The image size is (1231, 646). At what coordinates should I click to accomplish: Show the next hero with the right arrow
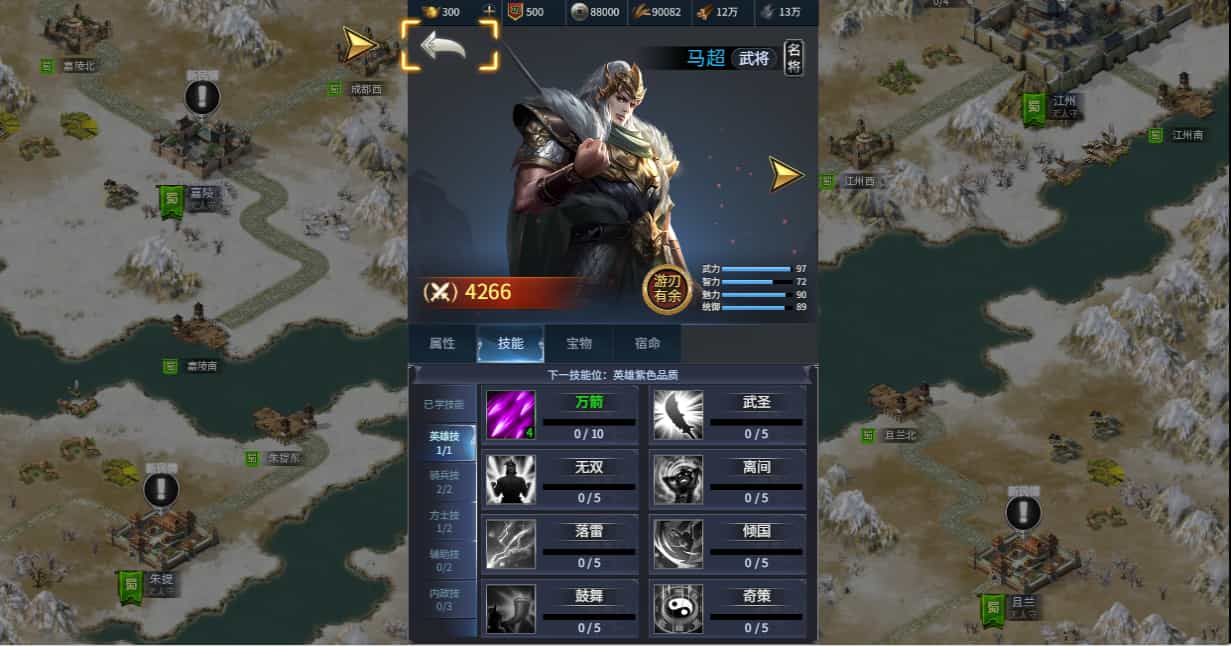click(786, 174)
